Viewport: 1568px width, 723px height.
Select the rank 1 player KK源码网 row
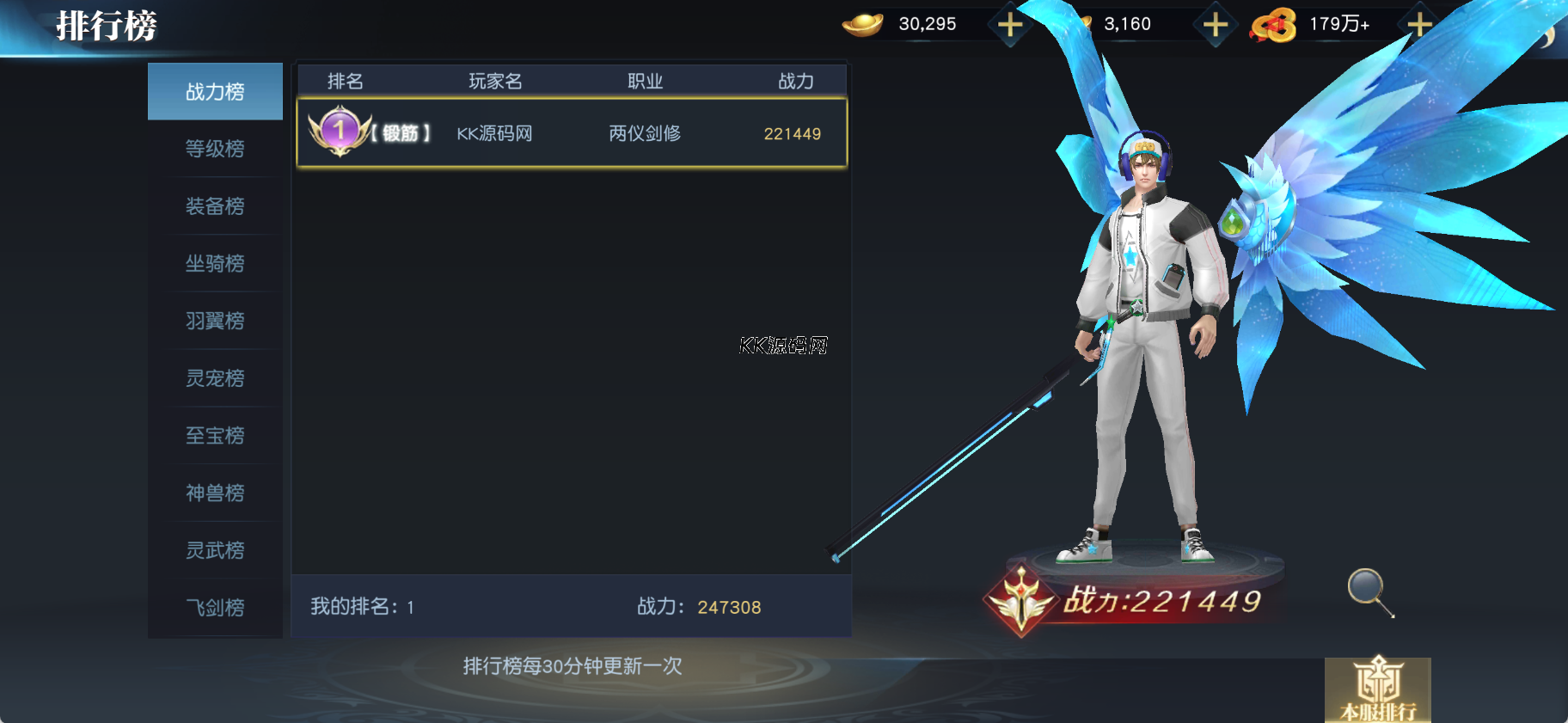point(572,133)
